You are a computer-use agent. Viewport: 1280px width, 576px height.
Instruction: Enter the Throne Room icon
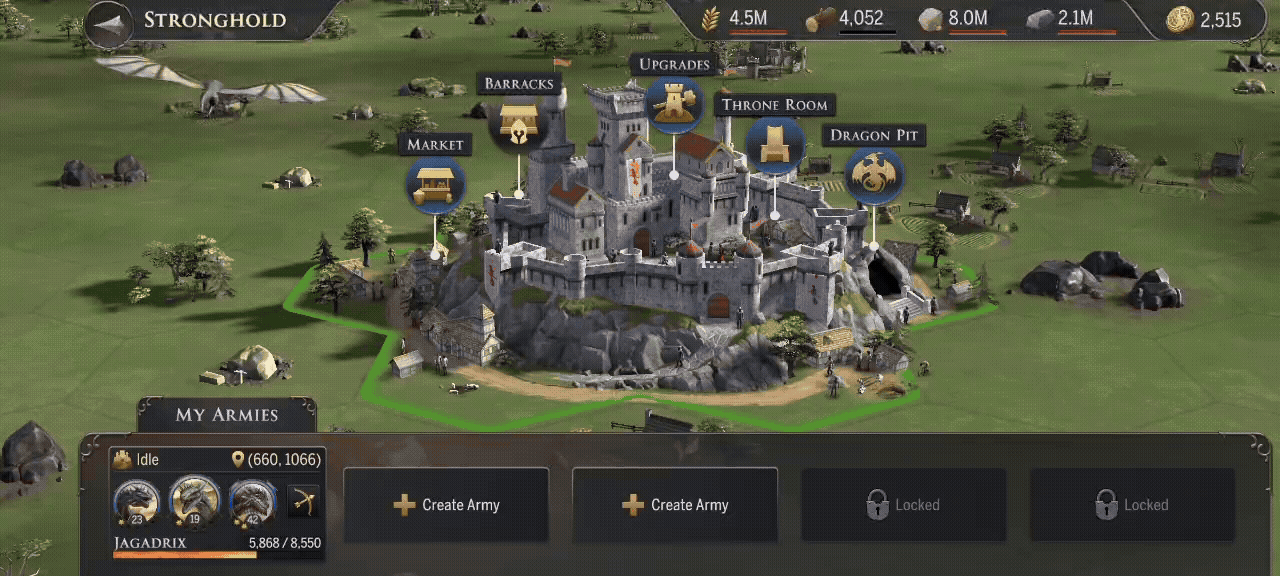(x=775, y=145)
